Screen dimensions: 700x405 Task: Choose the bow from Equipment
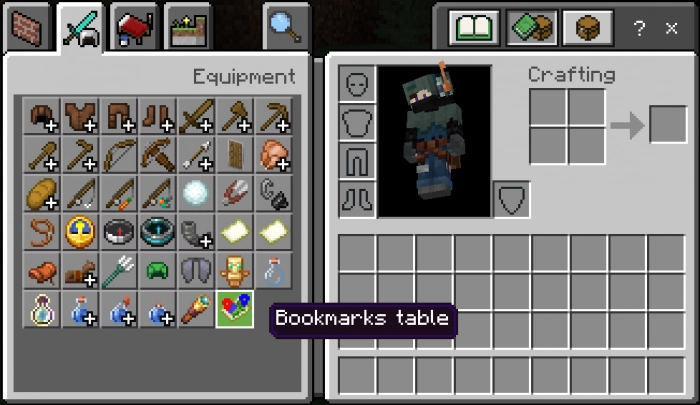click(119, 154)
